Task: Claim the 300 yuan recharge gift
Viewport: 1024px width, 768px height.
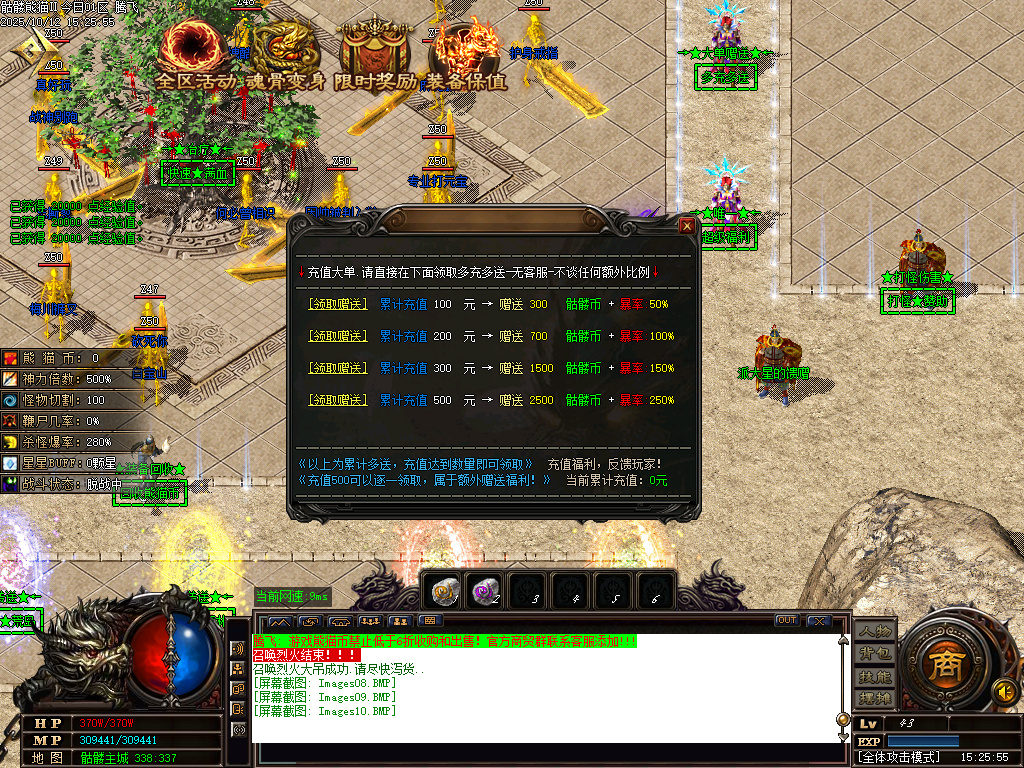Action: coord(337,368)
